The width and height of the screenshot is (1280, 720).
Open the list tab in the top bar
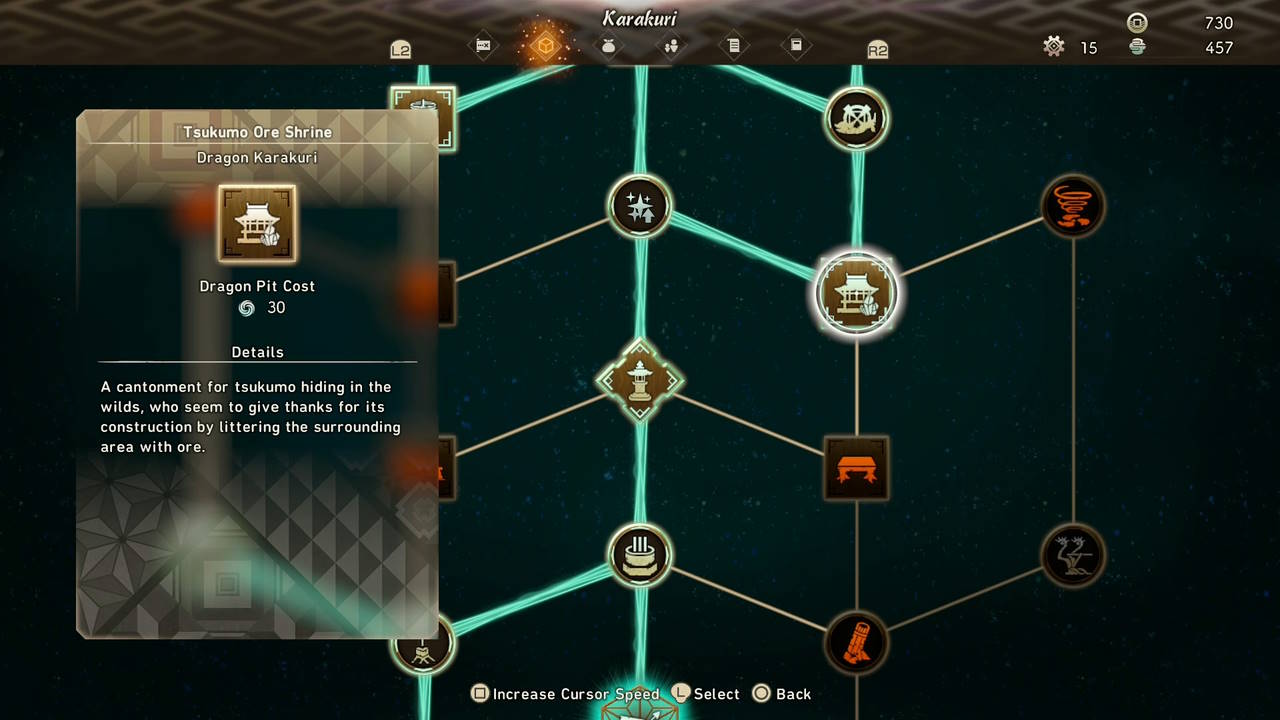point(735,47)
